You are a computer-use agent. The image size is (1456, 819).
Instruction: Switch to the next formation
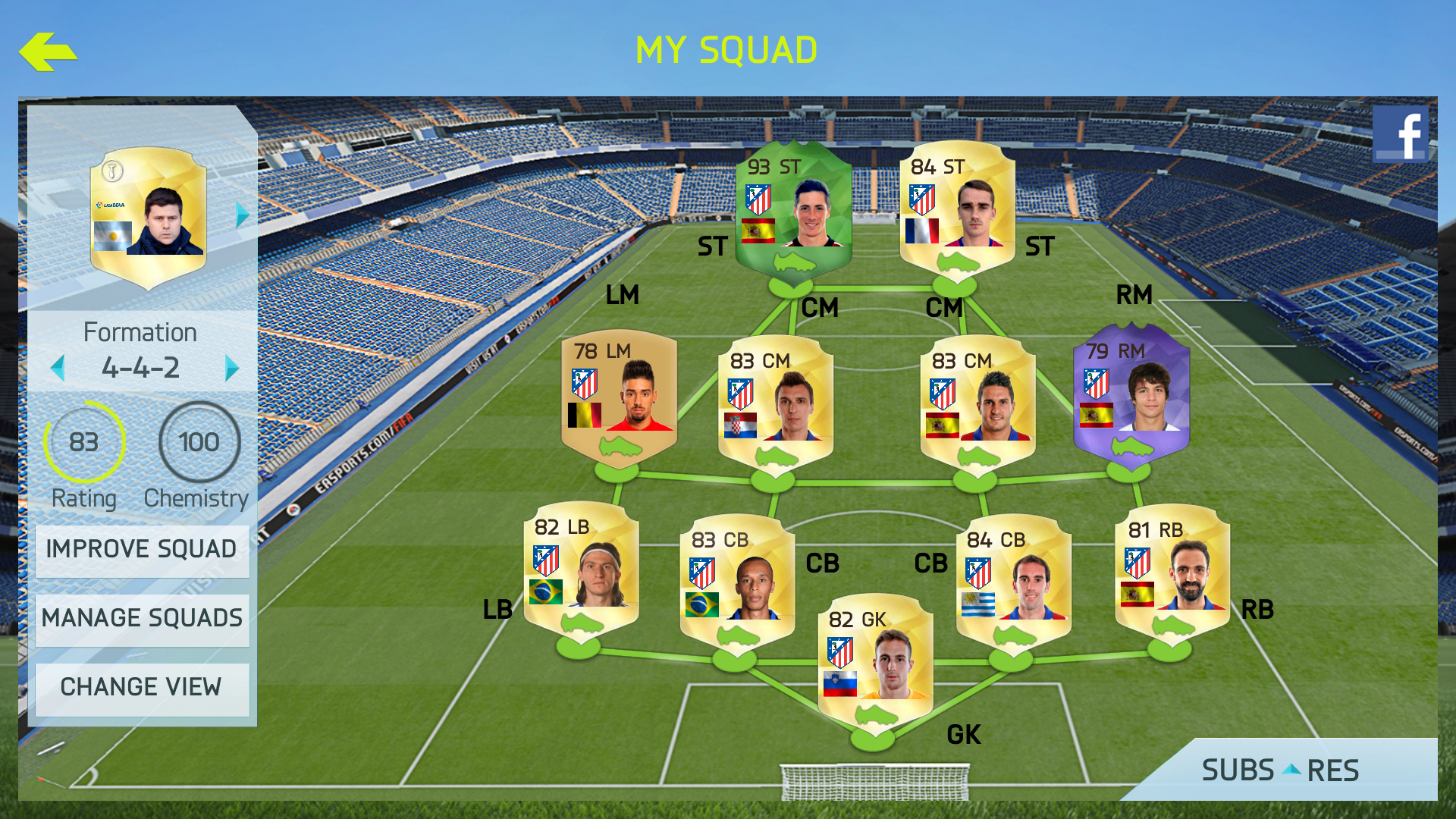coord(231,369)
